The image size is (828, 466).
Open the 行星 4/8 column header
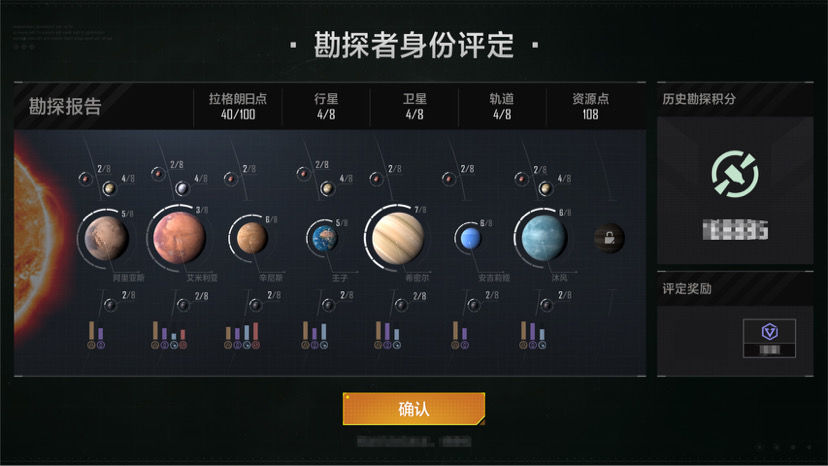point(326,106)
